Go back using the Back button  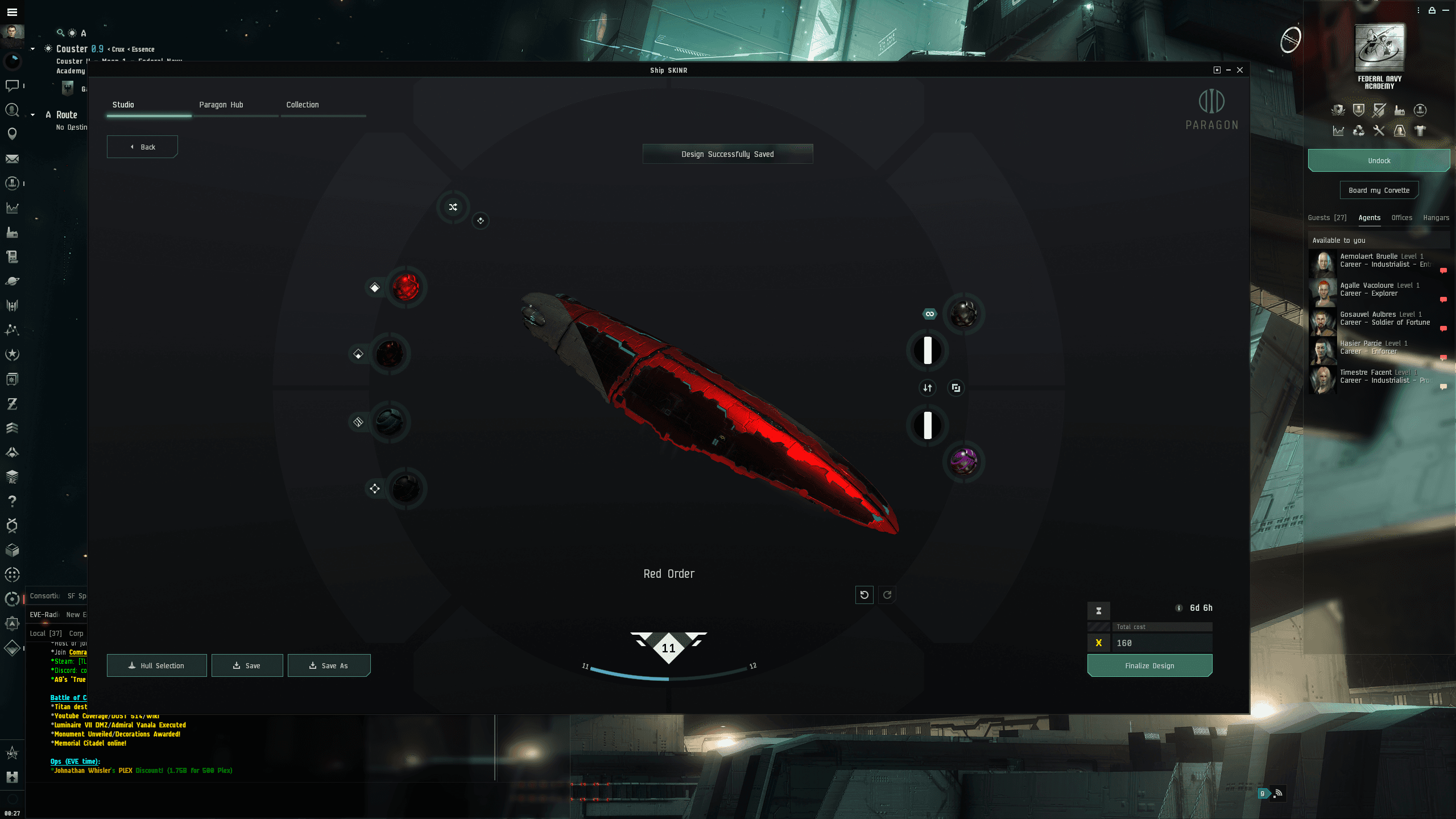(x=142, y=147)
